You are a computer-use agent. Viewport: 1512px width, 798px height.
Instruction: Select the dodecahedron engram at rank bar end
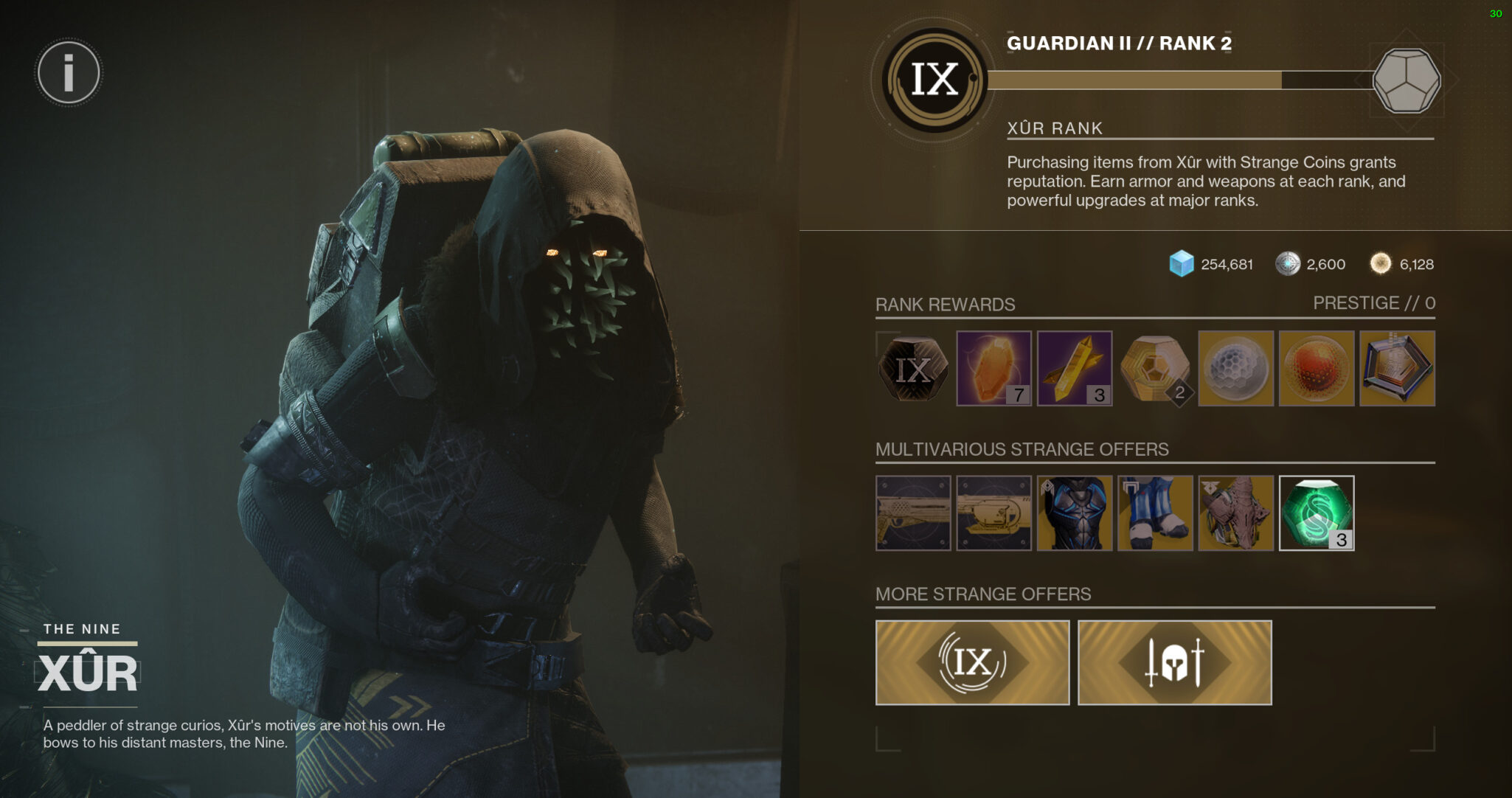pyautogui.click(x=1407, y=80)
